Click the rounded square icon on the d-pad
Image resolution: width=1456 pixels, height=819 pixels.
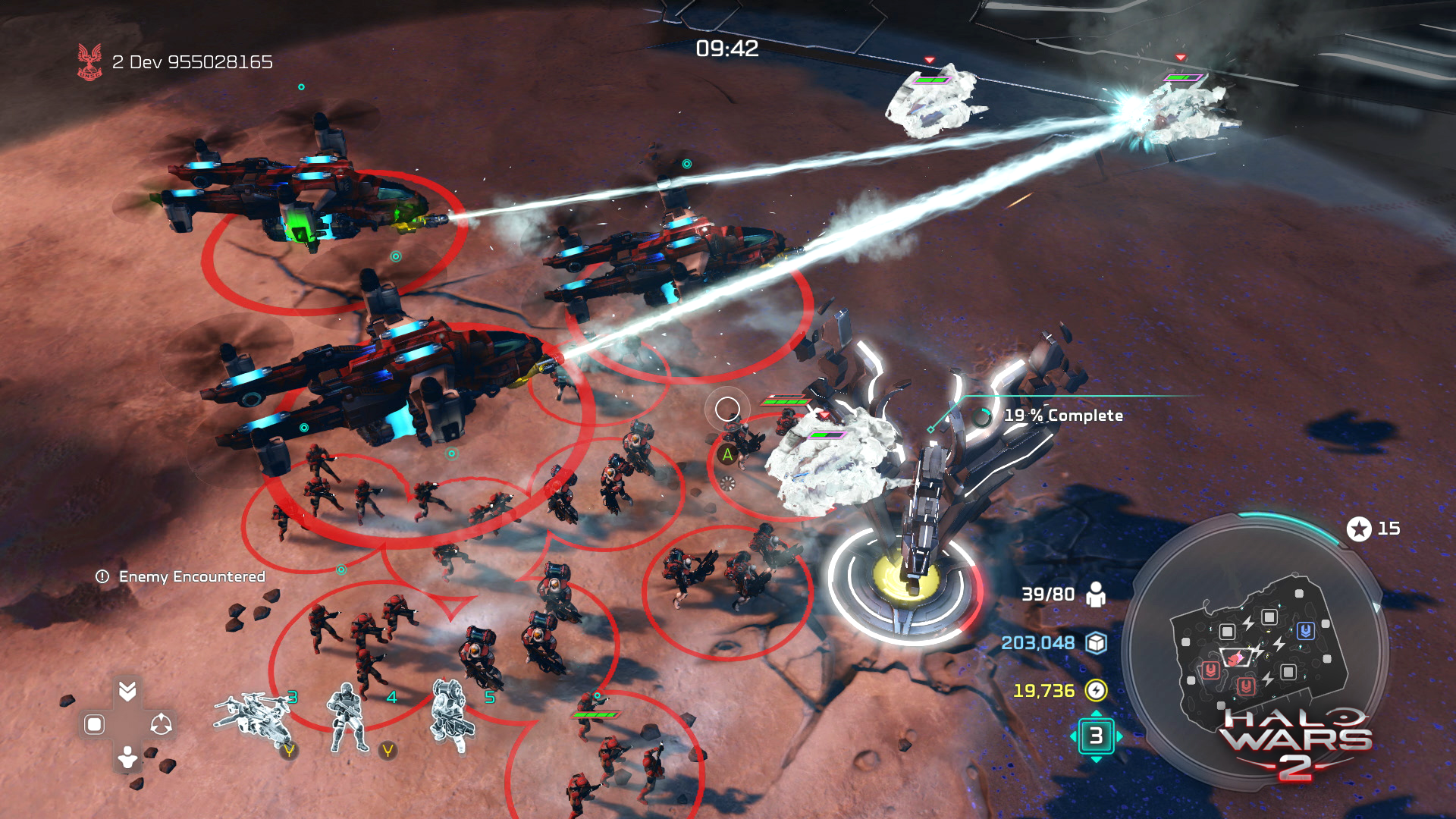pyautogui.click(x=94, y=724)
